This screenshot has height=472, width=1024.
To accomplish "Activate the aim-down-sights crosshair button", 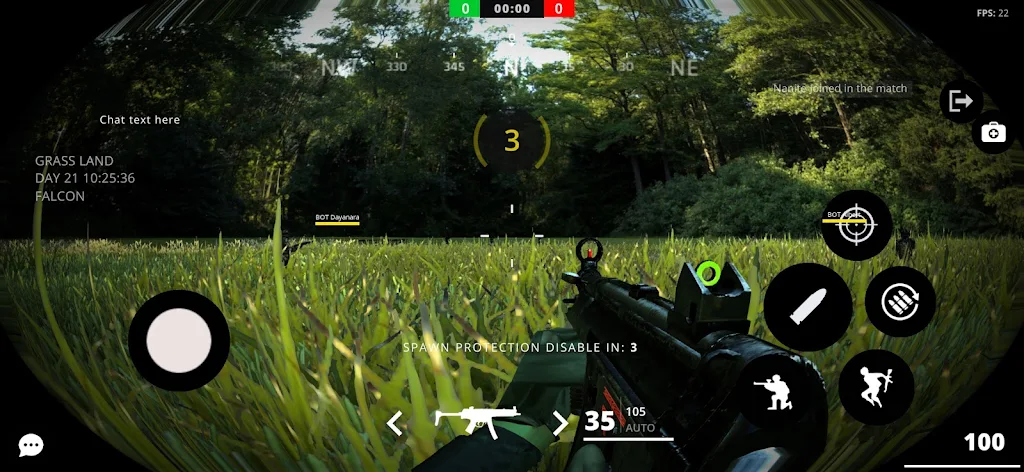I will point(856,226).
